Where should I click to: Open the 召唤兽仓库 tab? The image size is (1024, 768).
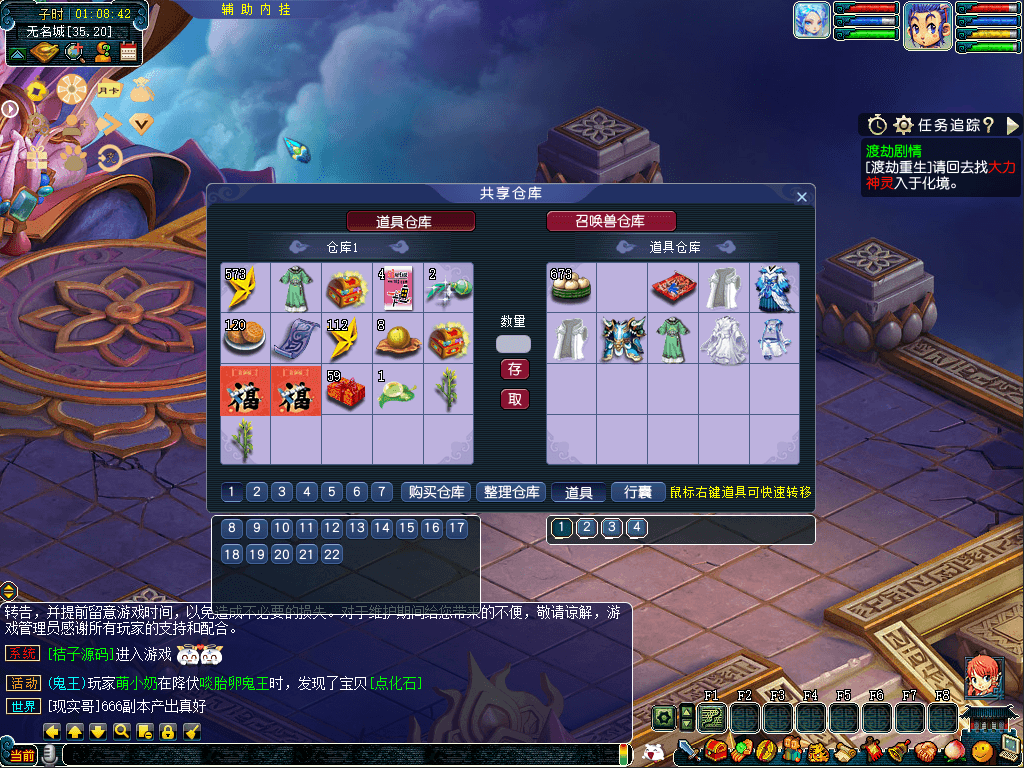(611, 221)
